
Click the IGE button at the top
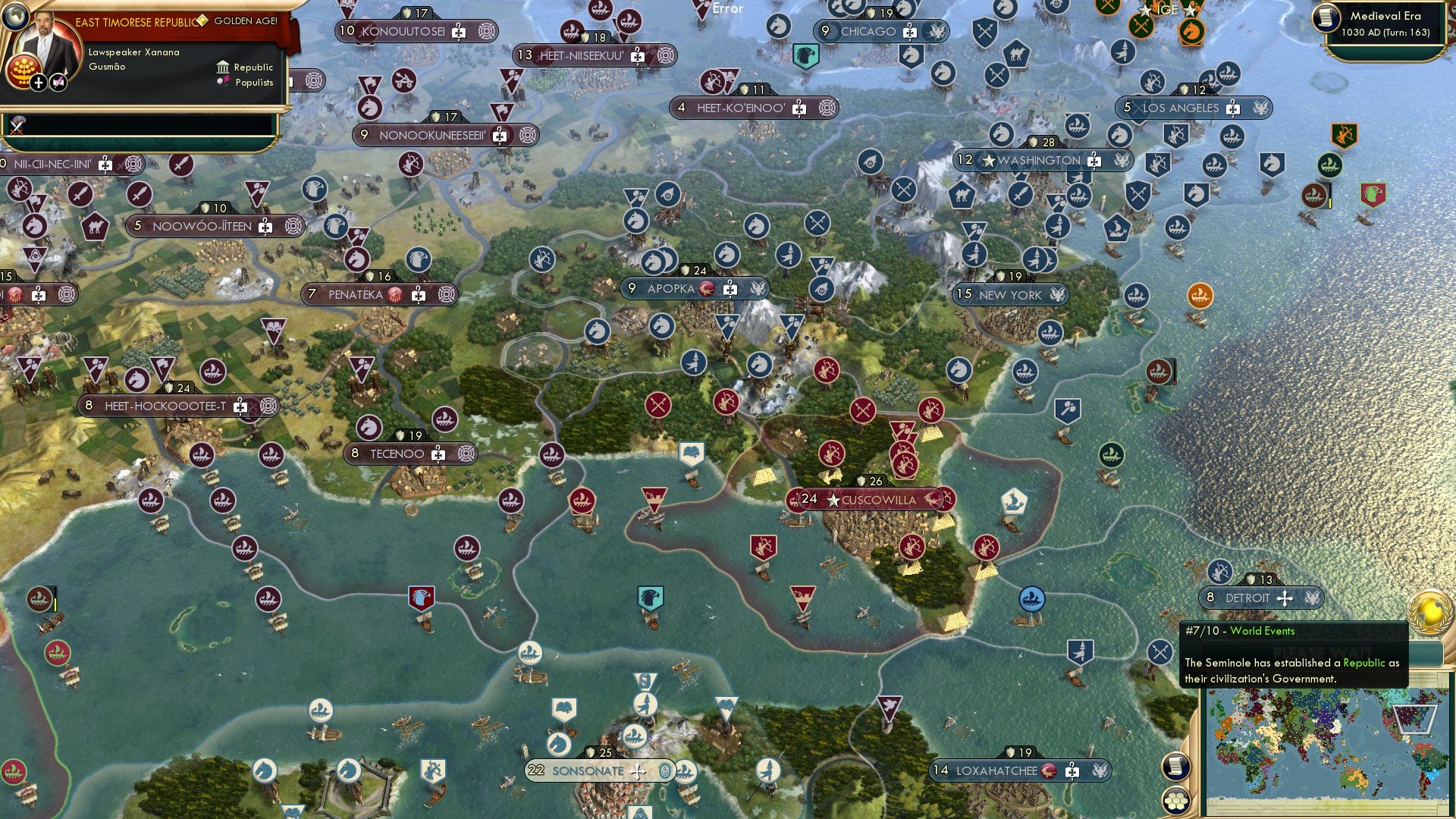[1168, 10]
